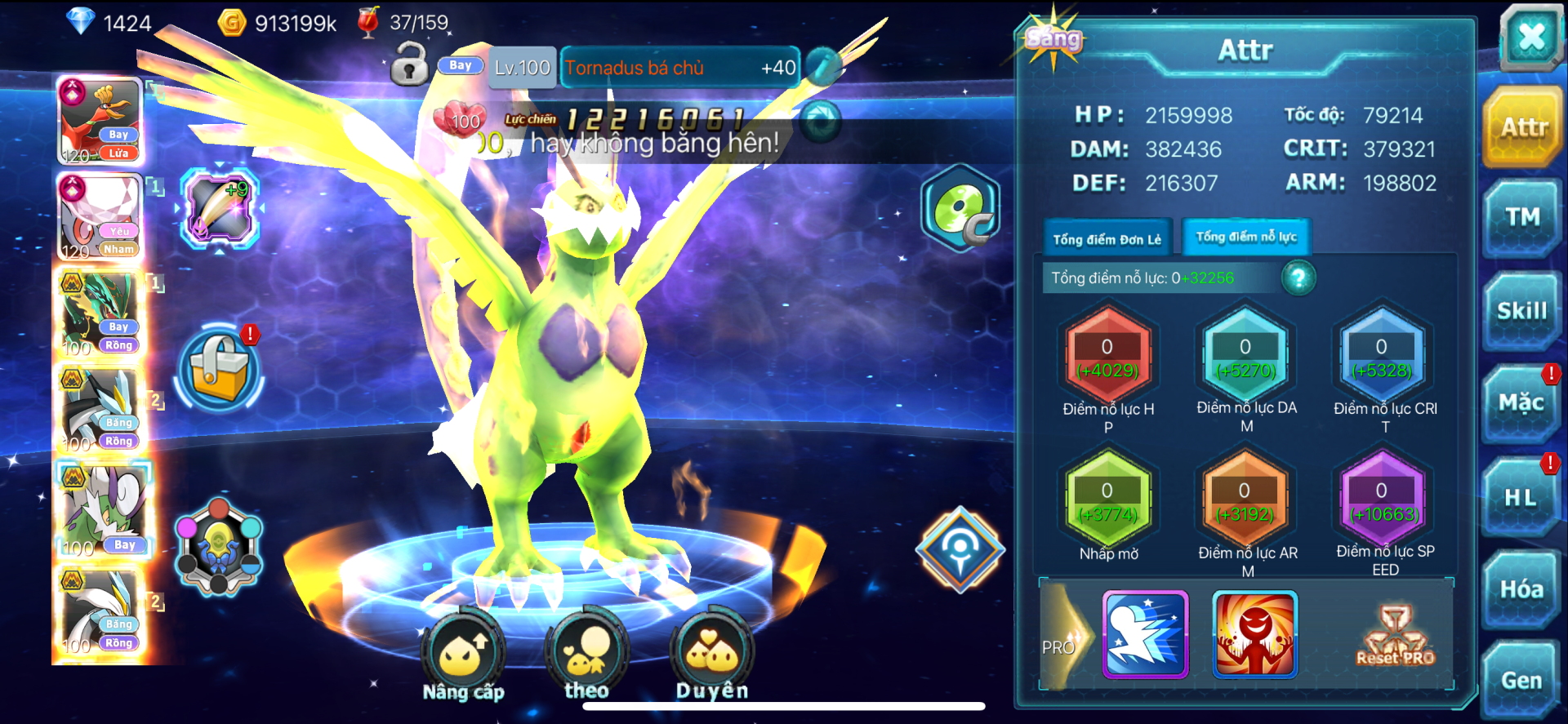Open the Skill side tab
The height and width of the screenshot is (724, 1568).
1521,311
